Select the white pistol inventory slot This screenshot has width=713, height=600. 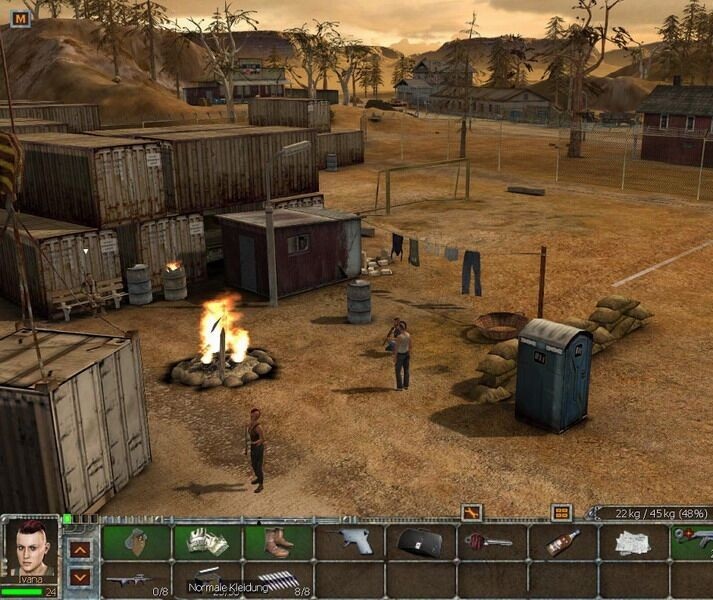[349, 542]
